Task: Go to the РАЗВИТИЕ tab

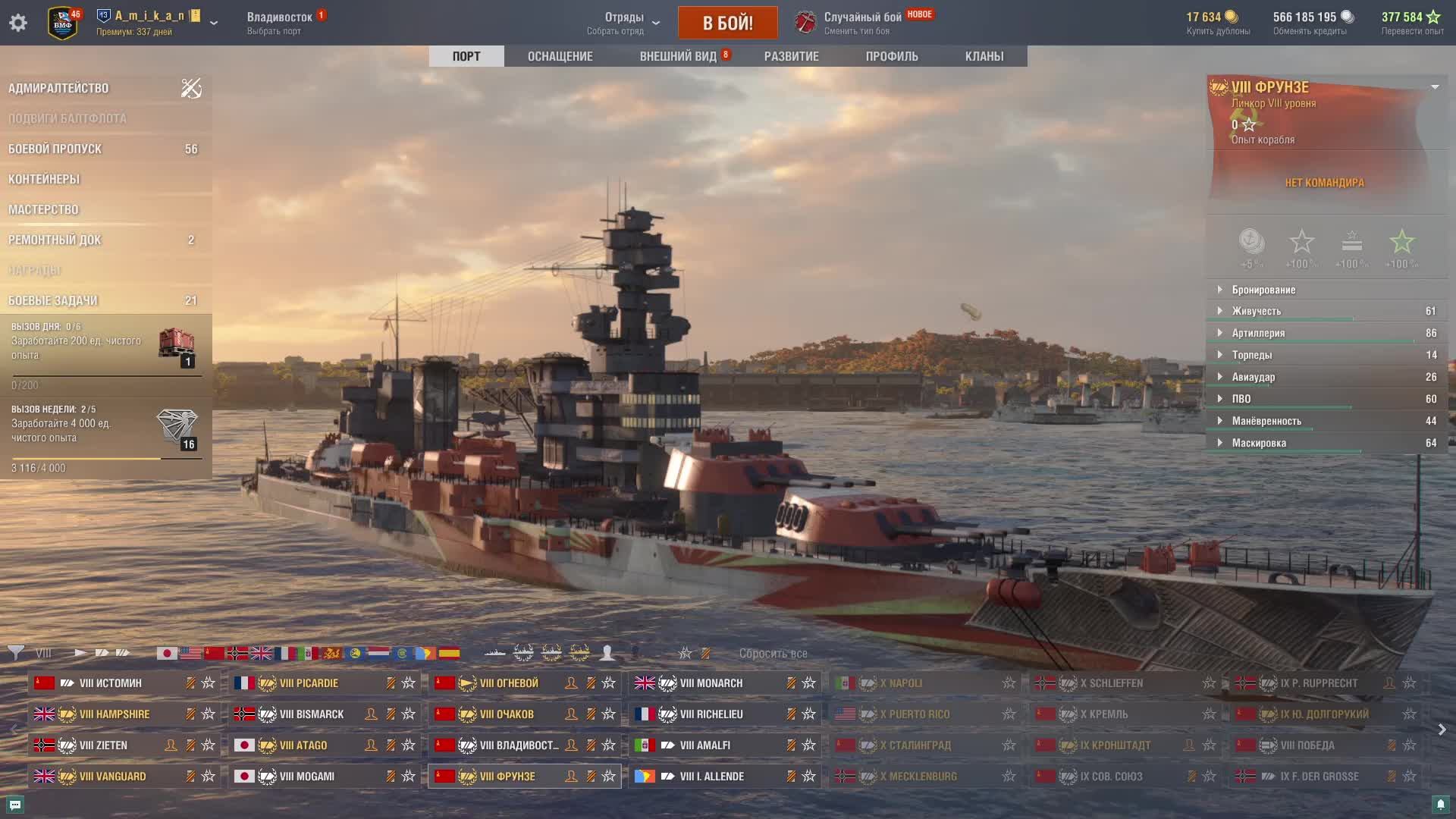Action: pos(791,56)
